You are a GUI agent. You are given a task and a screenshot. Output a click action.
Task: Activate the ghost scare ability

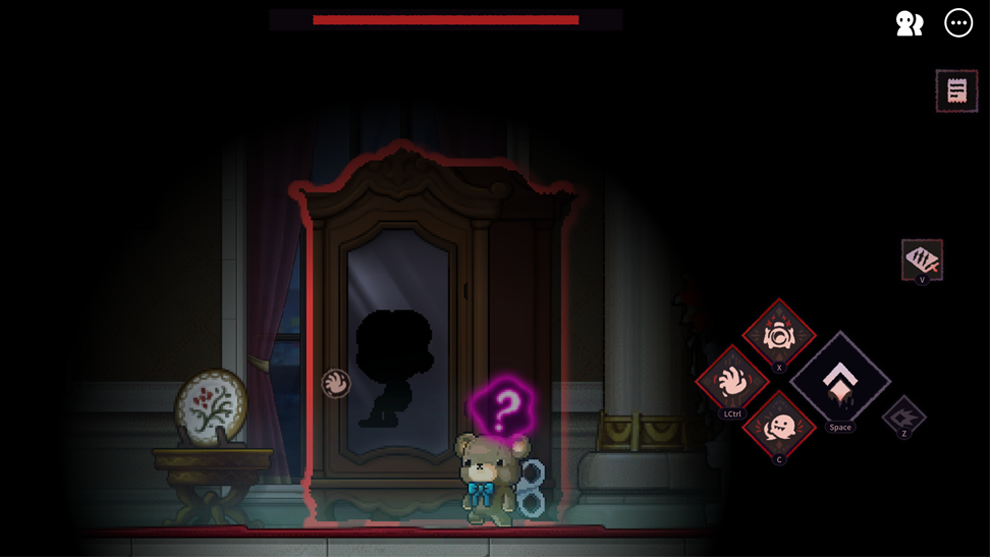[x=779, y=427]
